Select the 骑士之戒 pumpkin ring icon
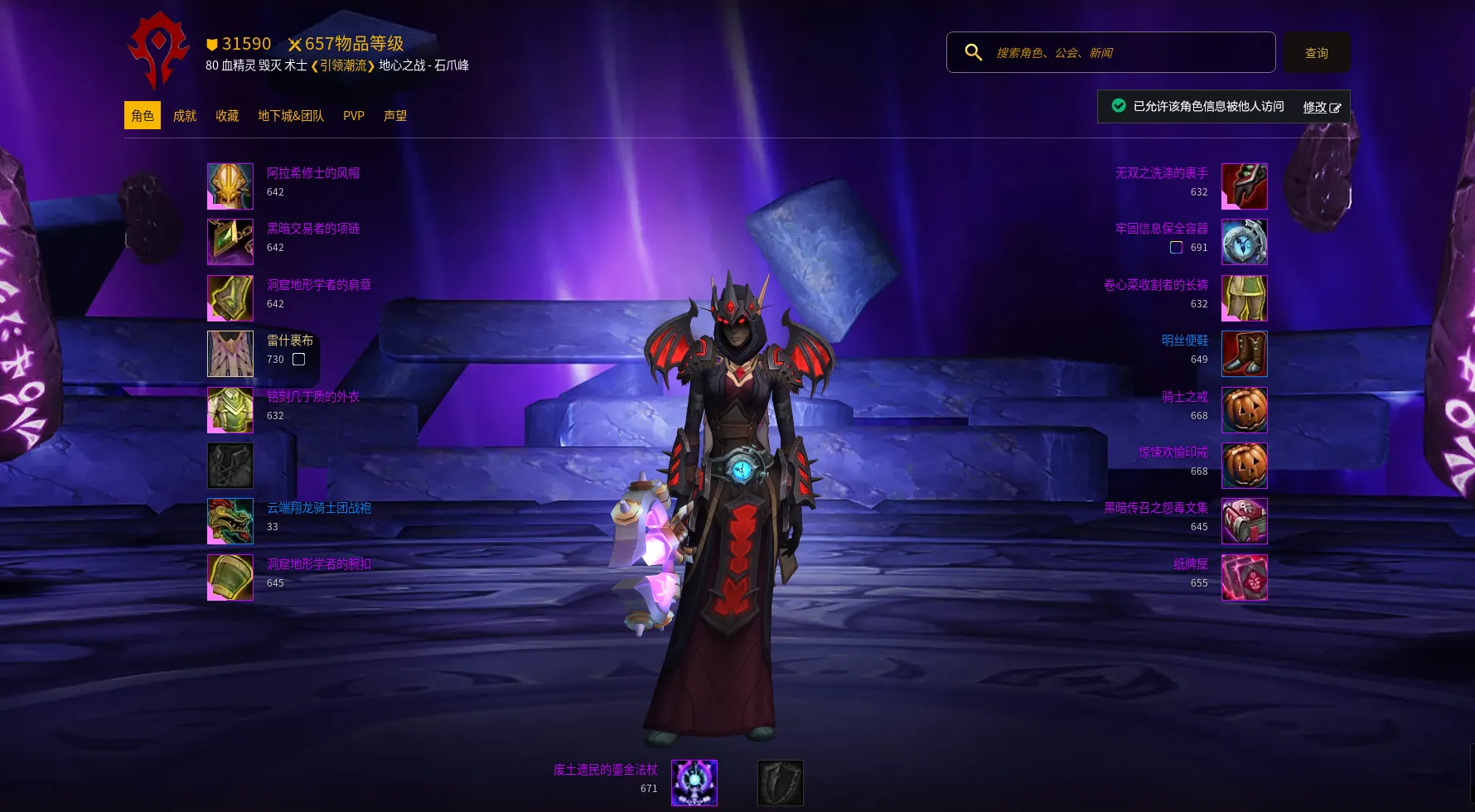The image size is (1475, 812). coord(1244,410)
